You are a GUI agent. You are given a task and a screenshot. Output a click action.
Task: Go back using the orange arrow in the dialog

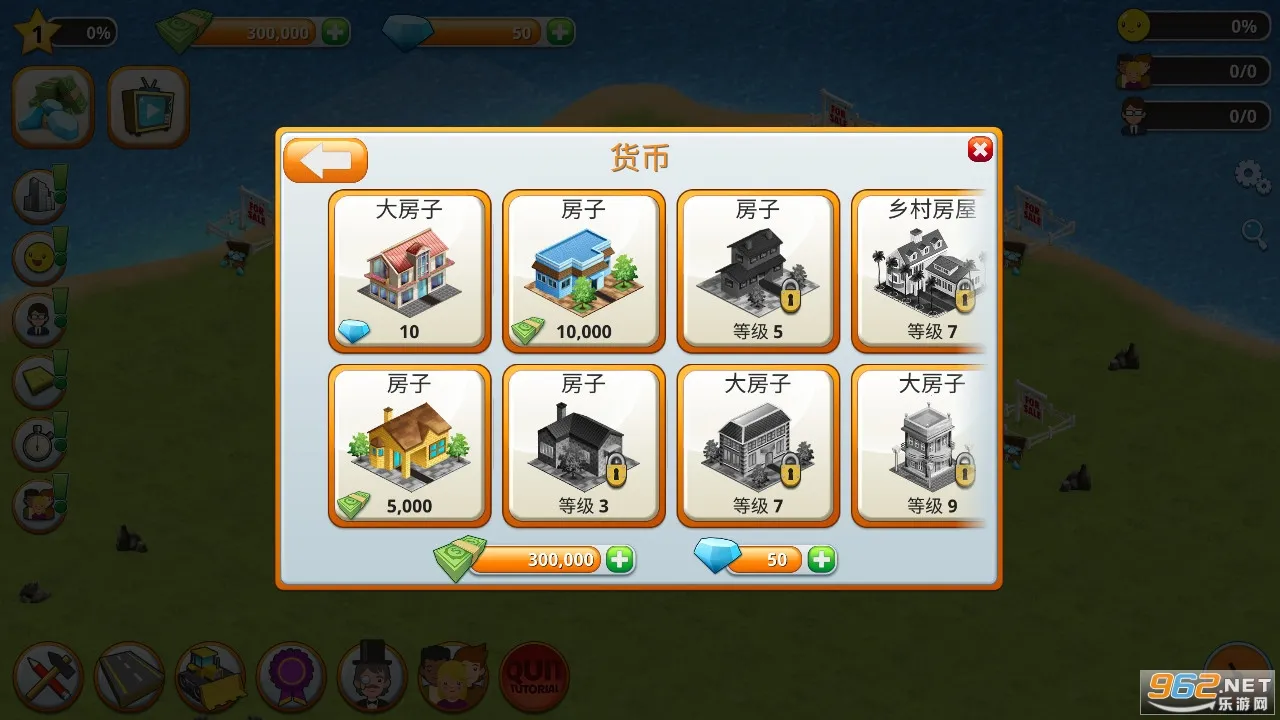(x=323, y=158)
